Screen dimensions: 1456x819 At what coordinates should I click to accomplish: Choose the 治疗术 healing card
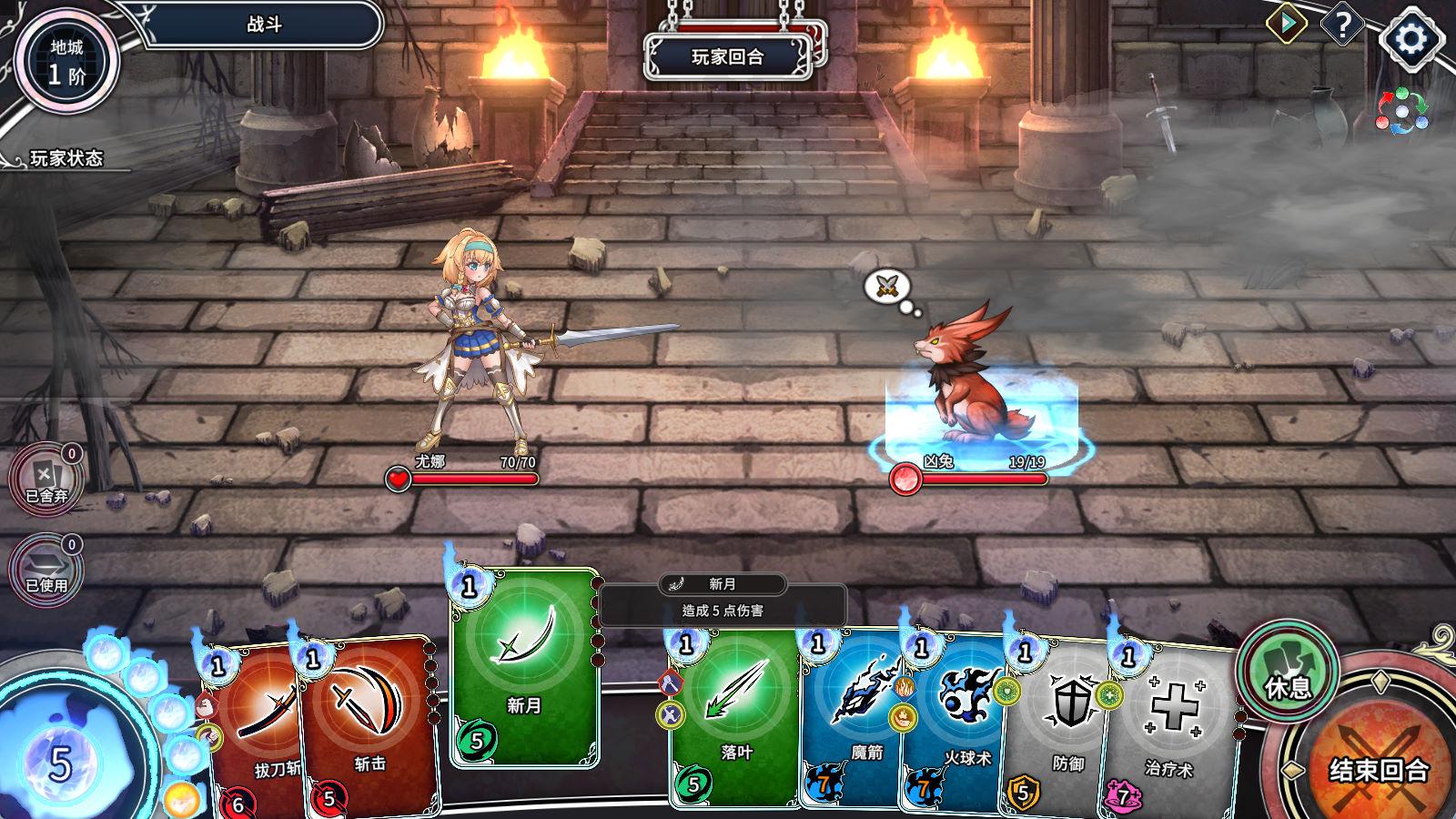point(1169,728)
